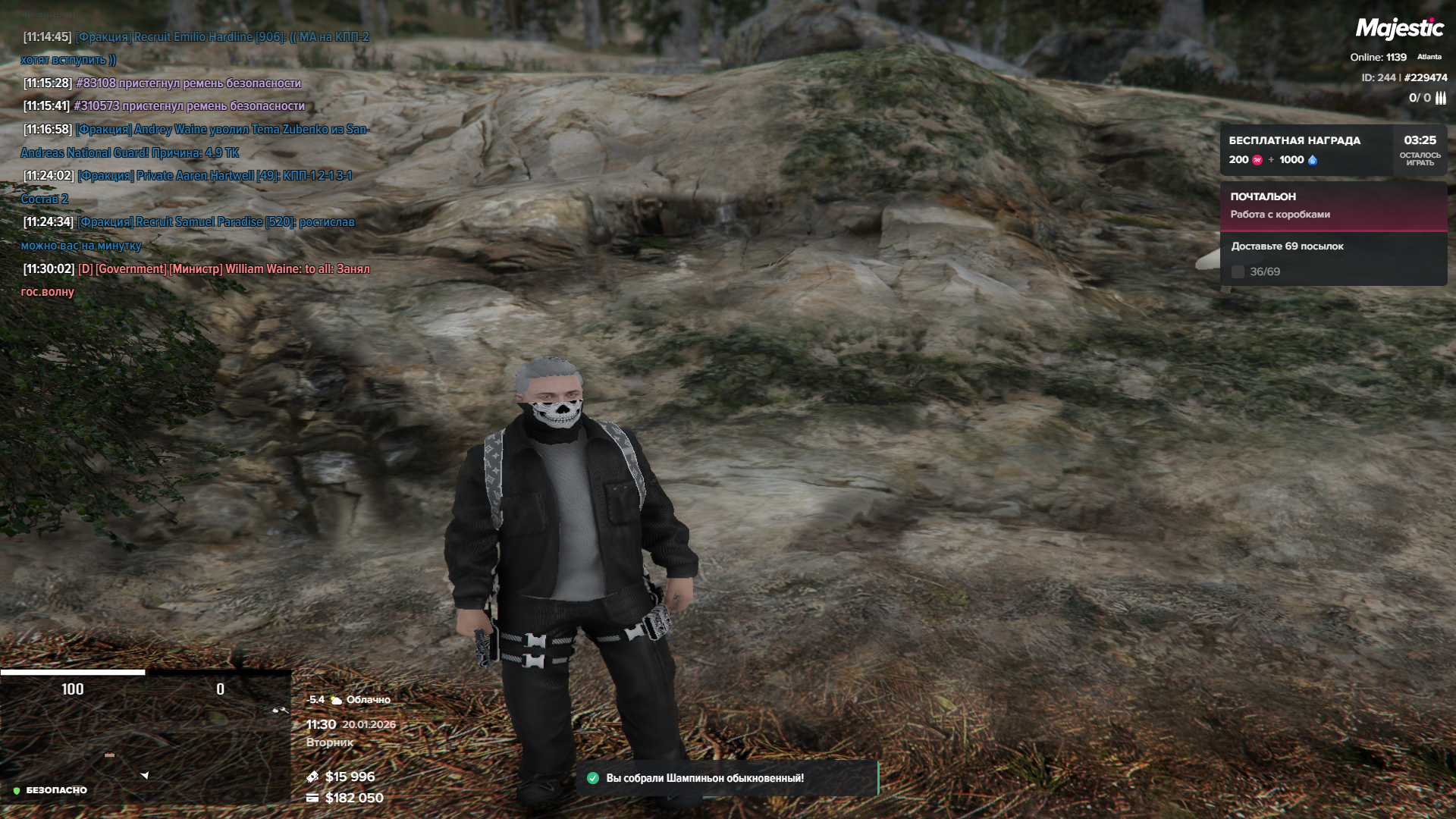Screen dimensions: 1456x819
Task: Dismiss the mushroom collected notification
Action: 726,778
